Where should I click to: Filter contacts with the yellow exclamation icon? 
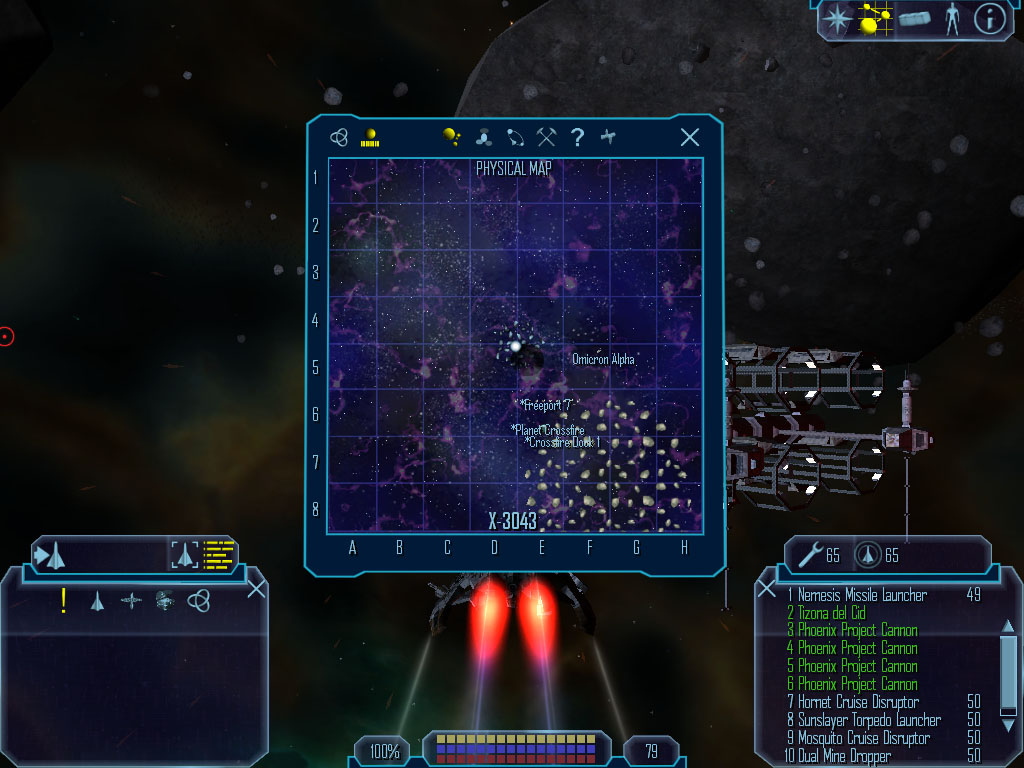[64, 600]
